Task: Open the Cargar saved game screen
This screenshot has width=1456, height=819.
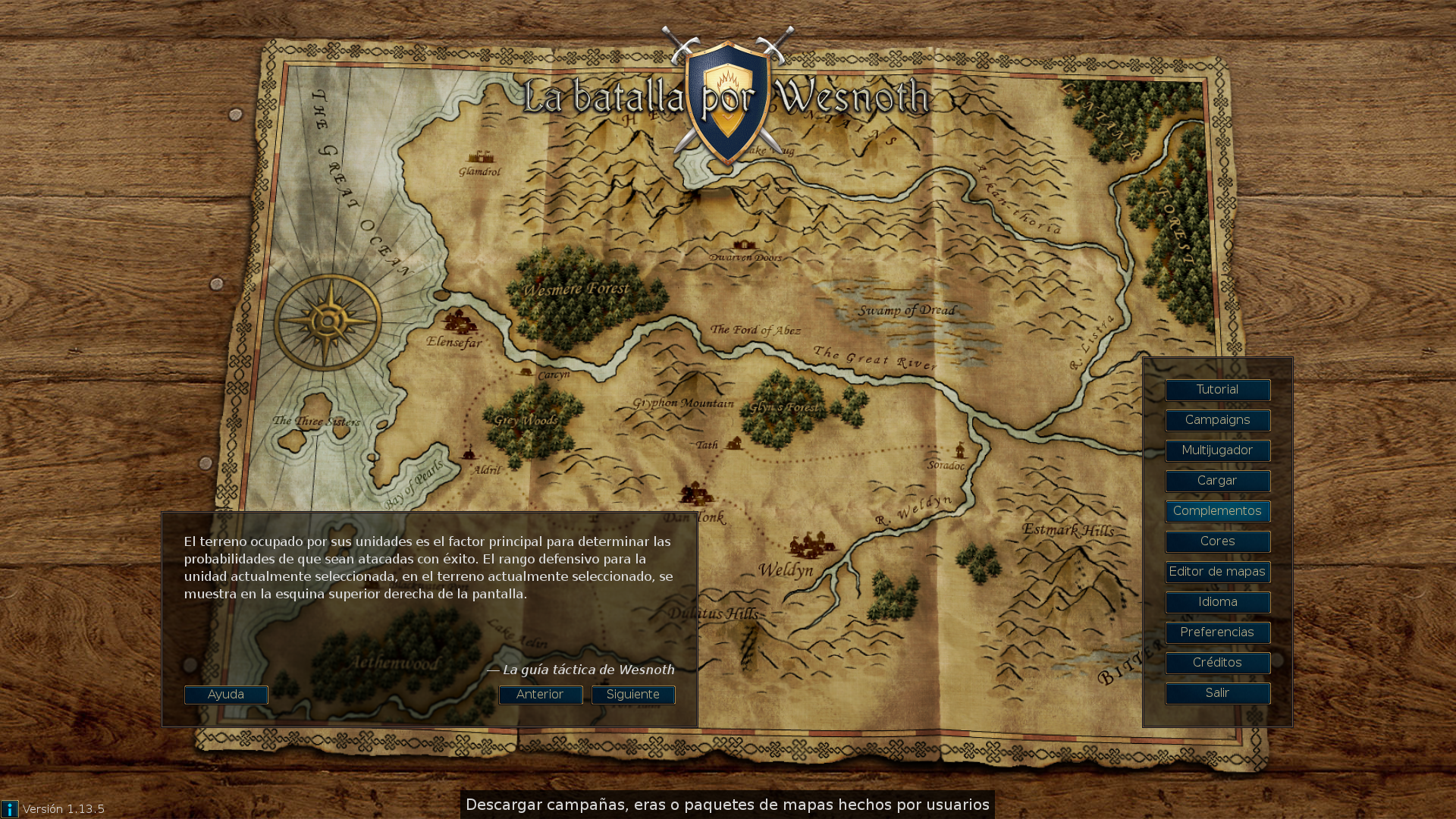Action: [x=1217, y=481]
